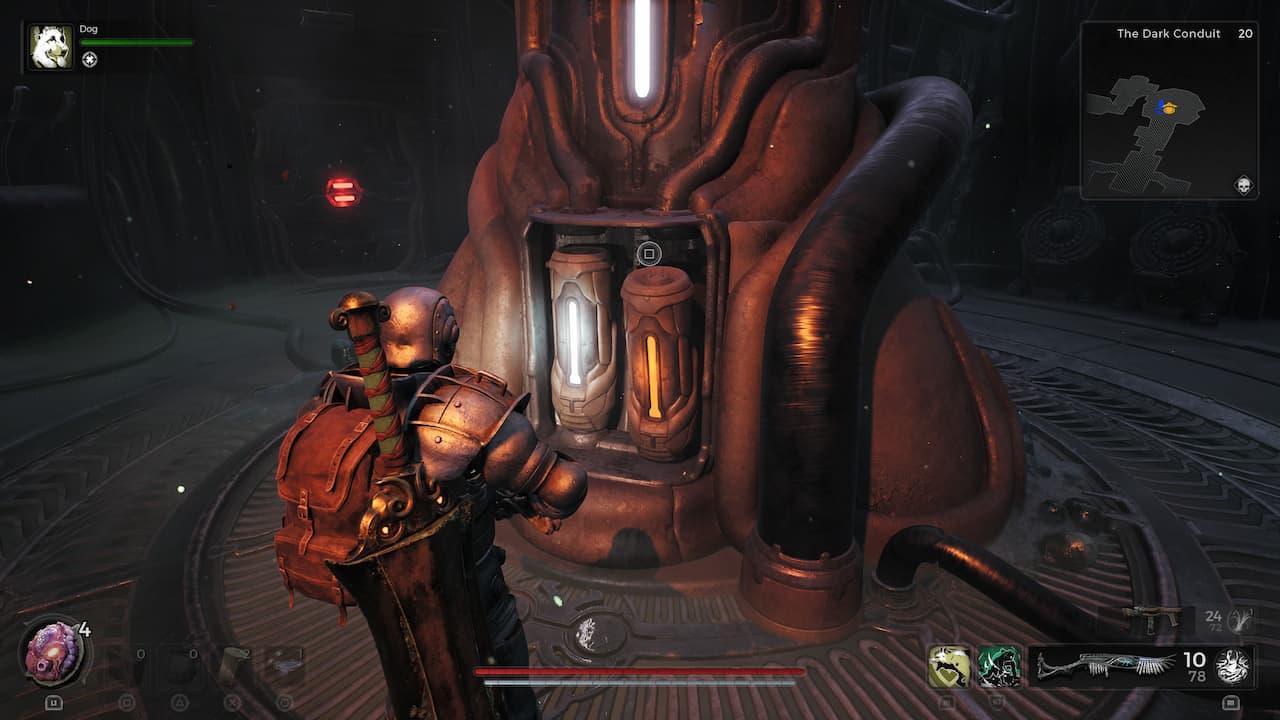Image resolution: width=1280 pixels, height=720 pixels.
Task: Activate the green summon skill icon
Action: point(999,665)
